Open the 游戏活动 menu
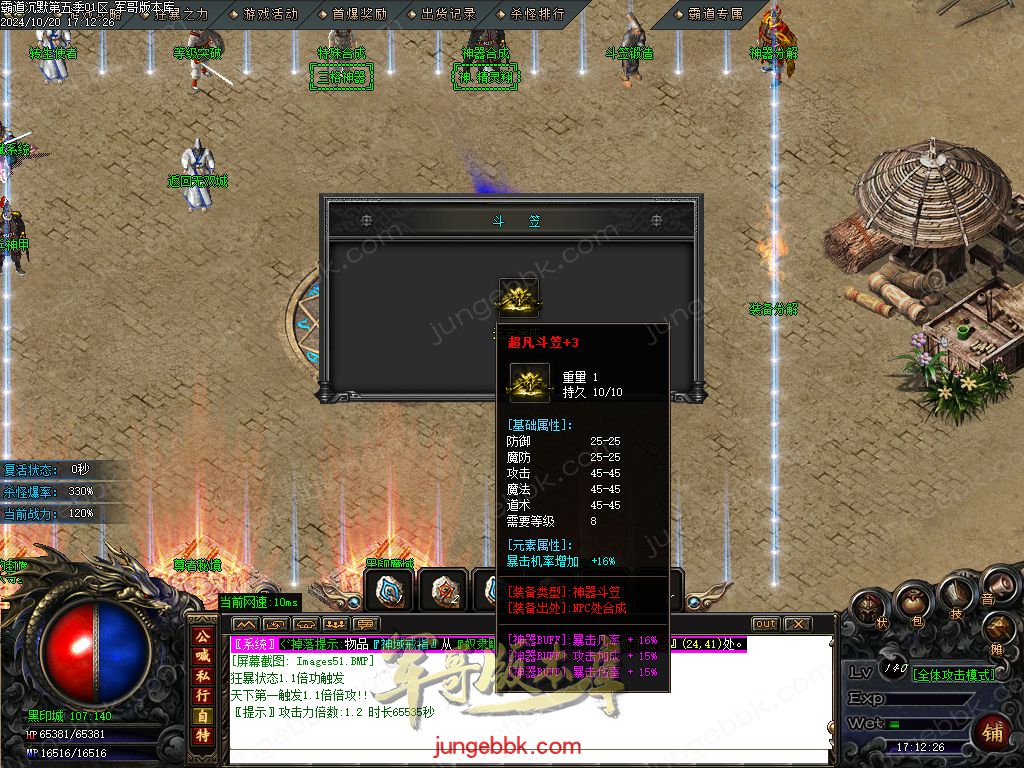The image size is (1024, 768). coord(269,14)
